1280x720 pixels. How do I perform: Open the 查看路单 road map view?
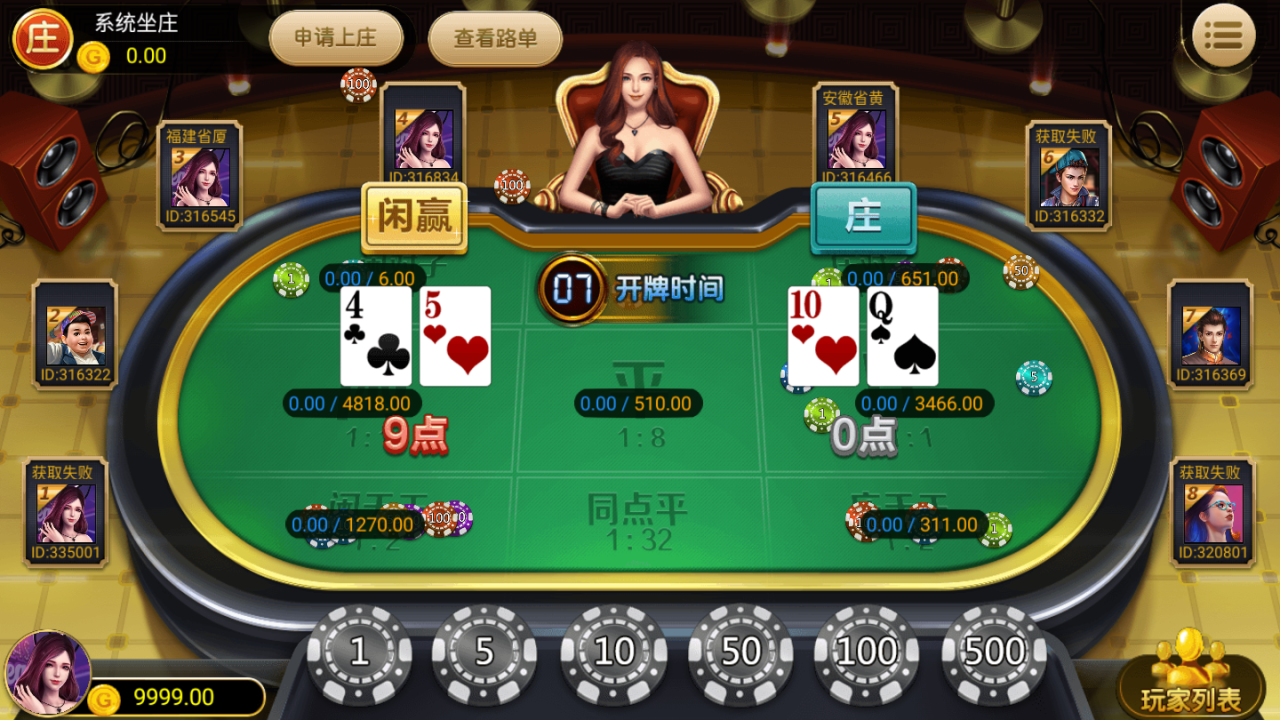[x=494, y=40]
